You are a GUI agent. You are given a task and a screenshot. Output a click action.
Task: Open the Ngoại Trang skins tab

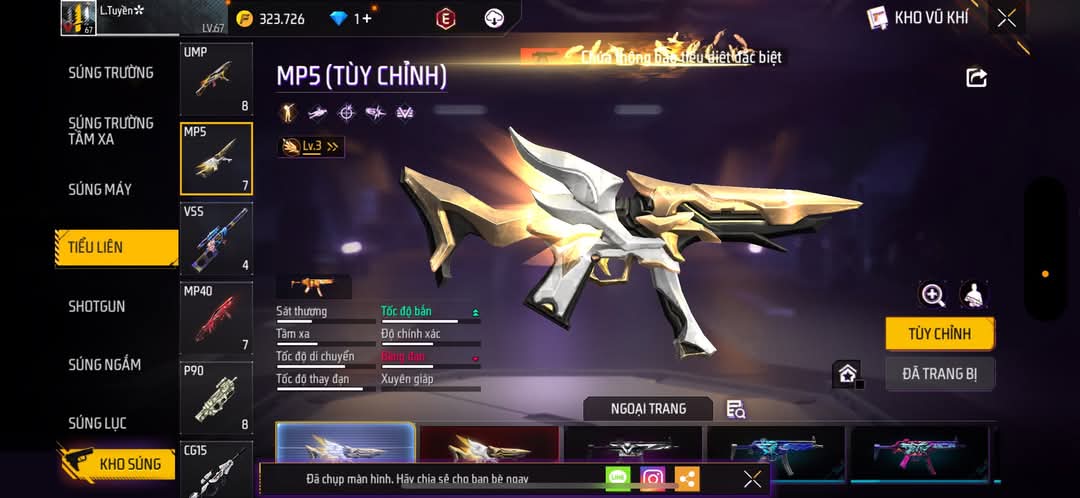(648, 408)
